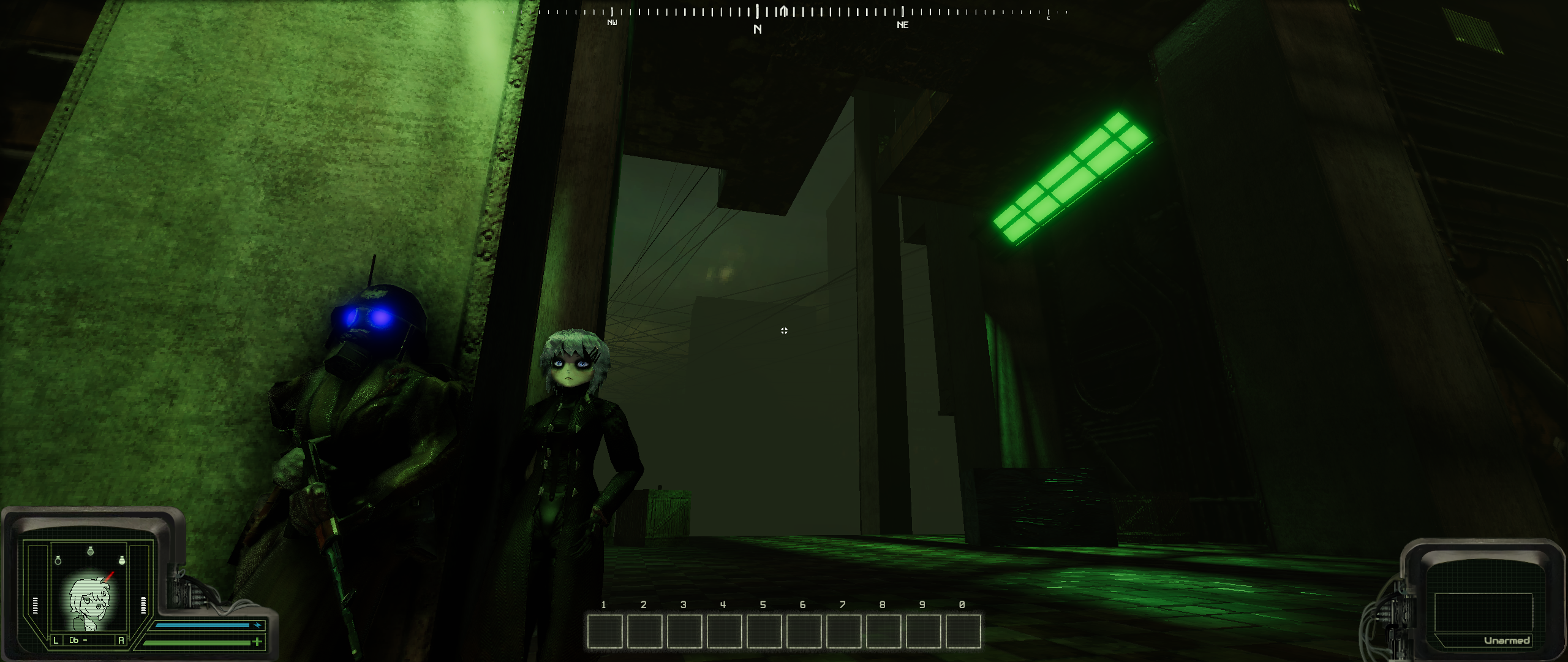1568x662 pixels.
Task: Select hotbar slot number 1
Action: (x=605, y=632)
